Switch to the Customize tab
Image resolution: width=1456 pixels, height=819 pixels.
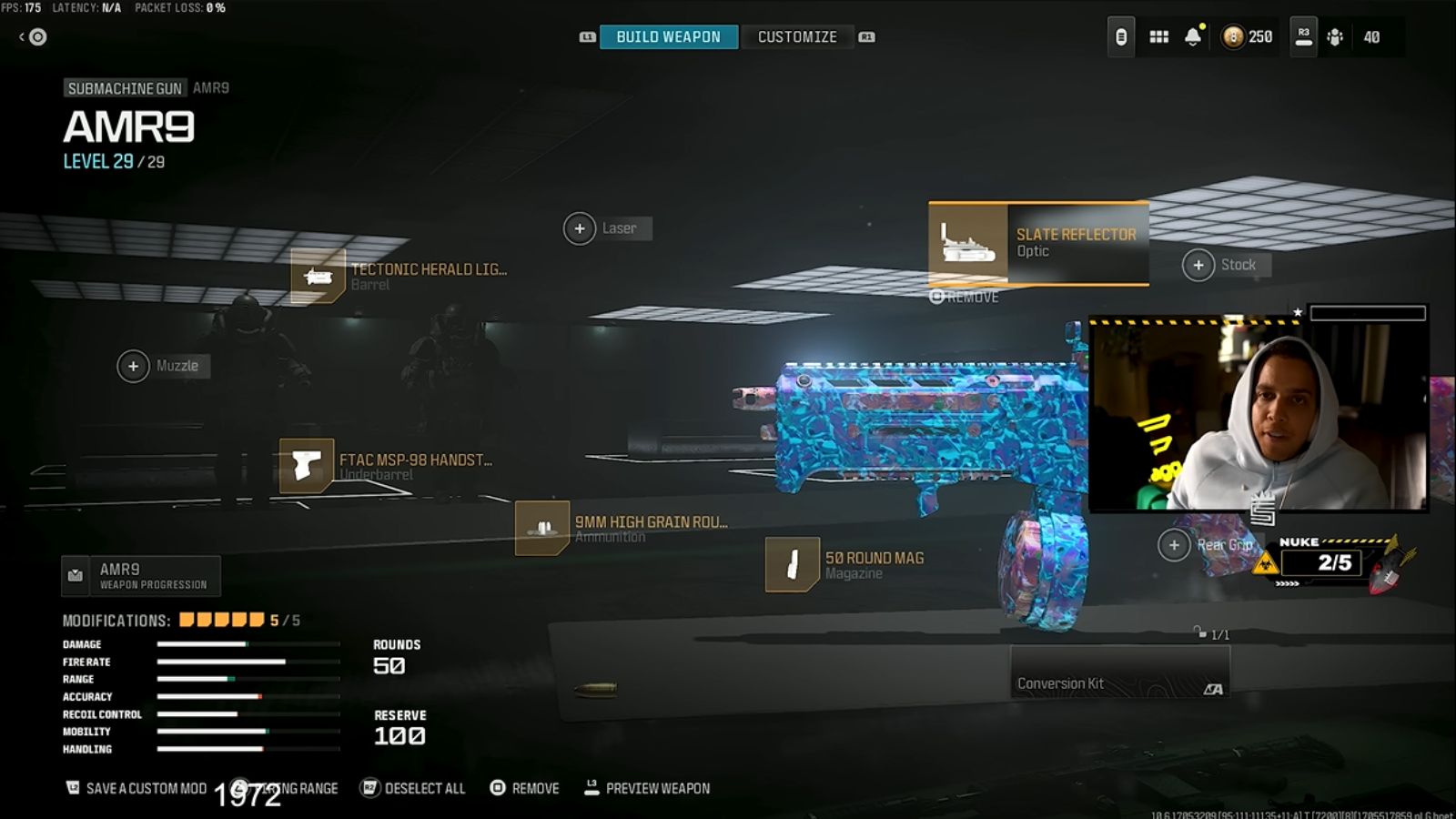click(x=796, y=36)
